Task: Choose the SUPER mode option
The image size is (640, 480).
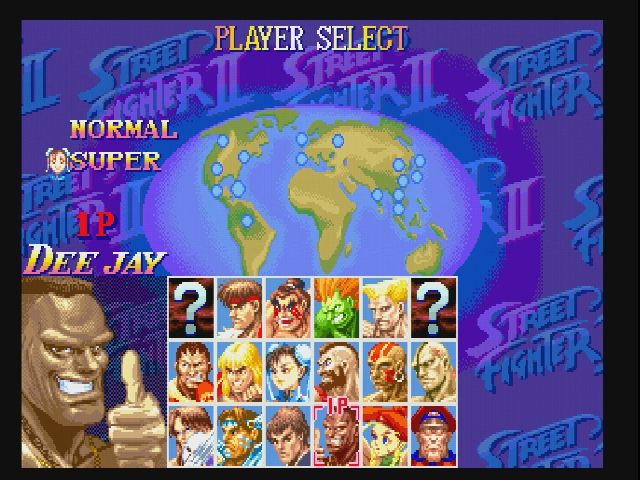Action: point(116,161)
